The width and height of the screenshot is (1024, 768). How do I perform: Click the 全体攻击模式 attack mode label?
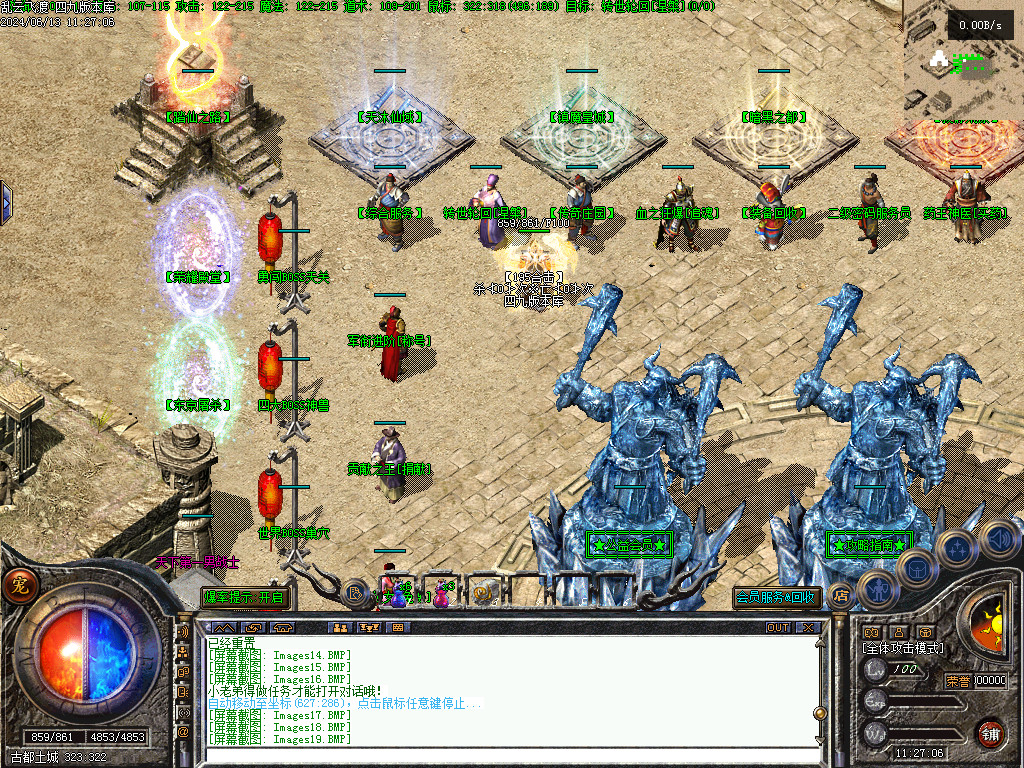pos(903,648)
